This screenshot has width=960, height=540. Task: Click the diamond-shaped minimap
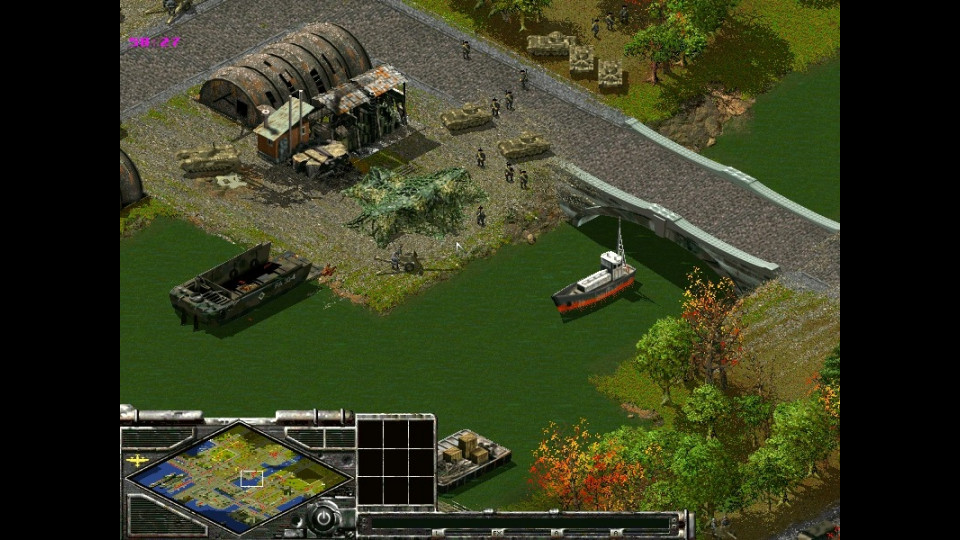coord(238,476)
